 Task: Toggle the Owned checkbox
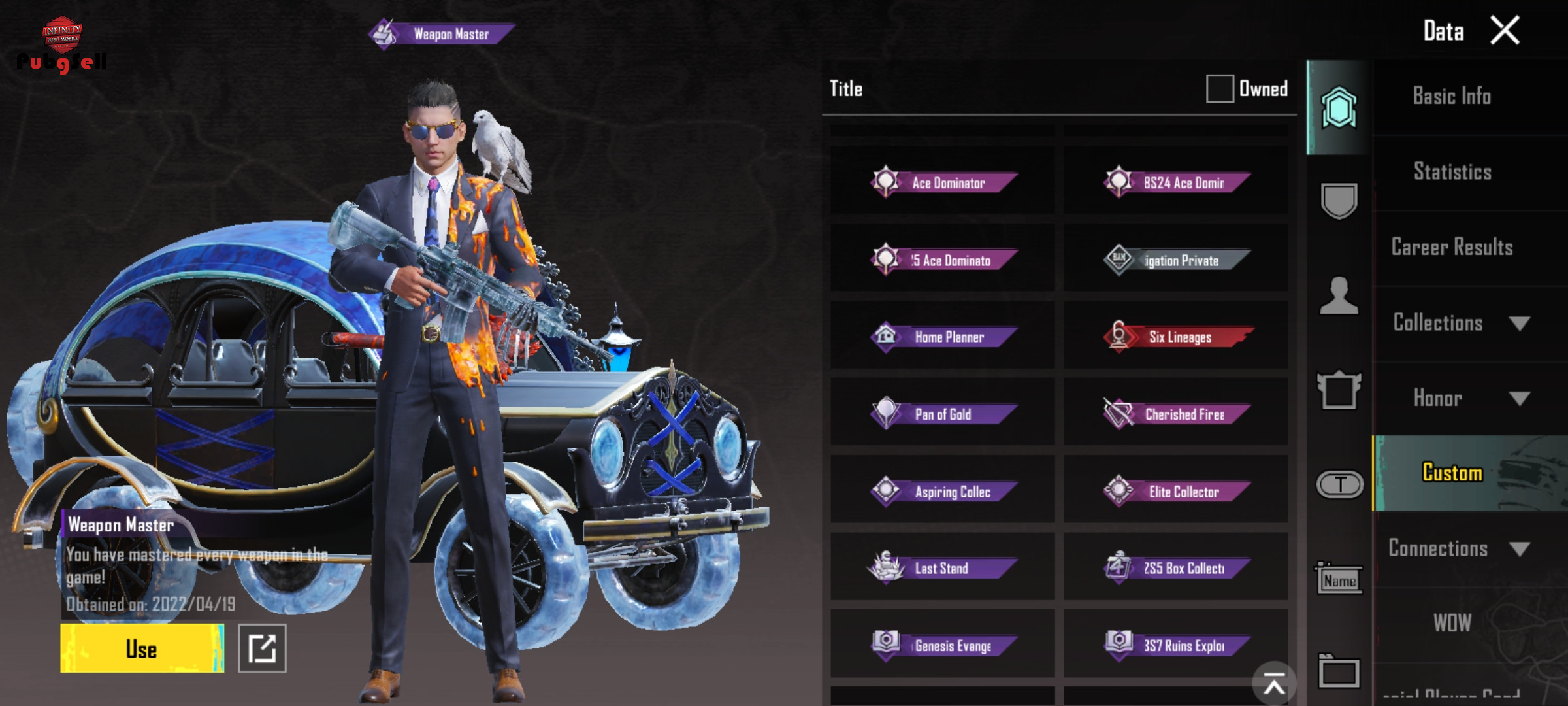coord(1219,89)
